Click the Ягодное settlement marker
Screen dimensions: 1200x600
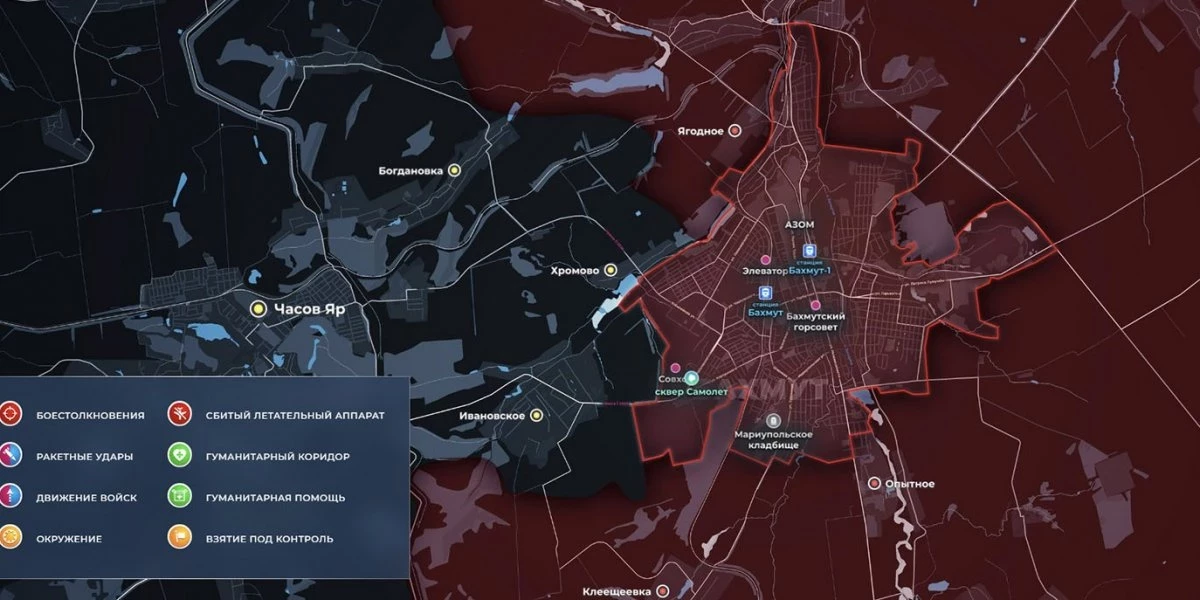click(x=735, y=130)
